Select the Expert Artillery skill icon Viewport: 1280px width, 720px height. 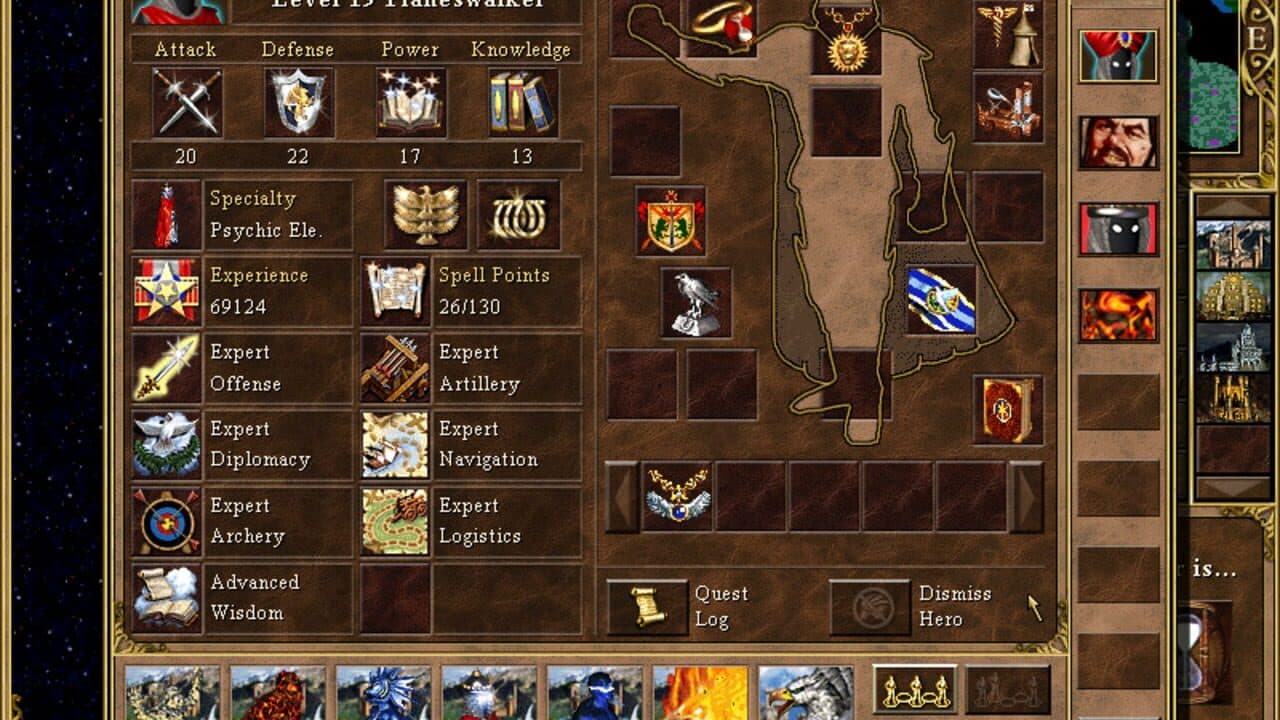[397, 369]
